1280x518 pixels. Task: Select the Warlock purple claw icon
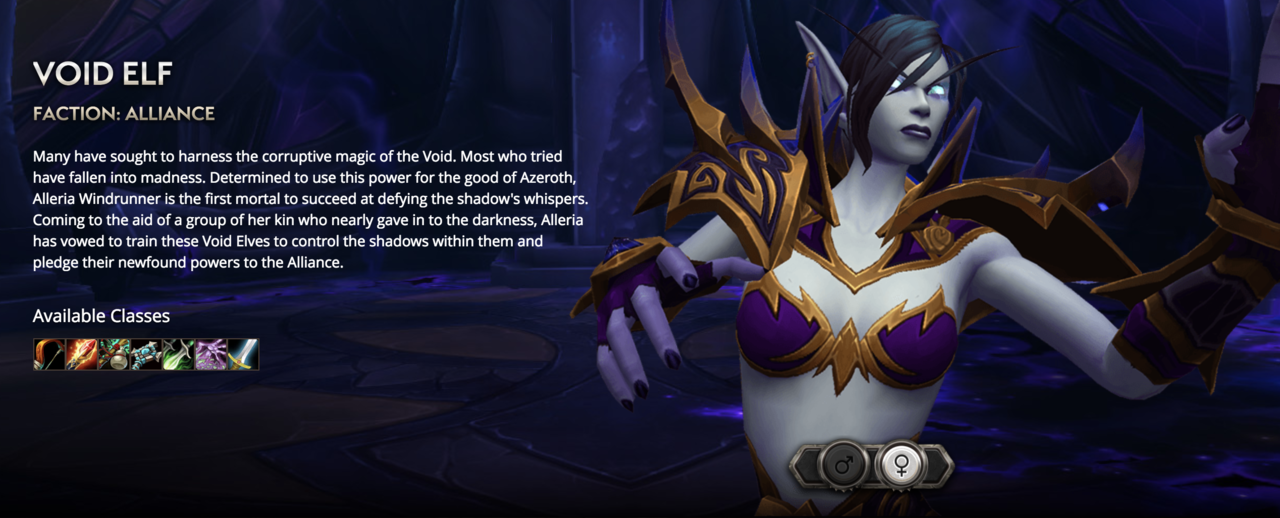pyautogui.click(x=211, y=355)
